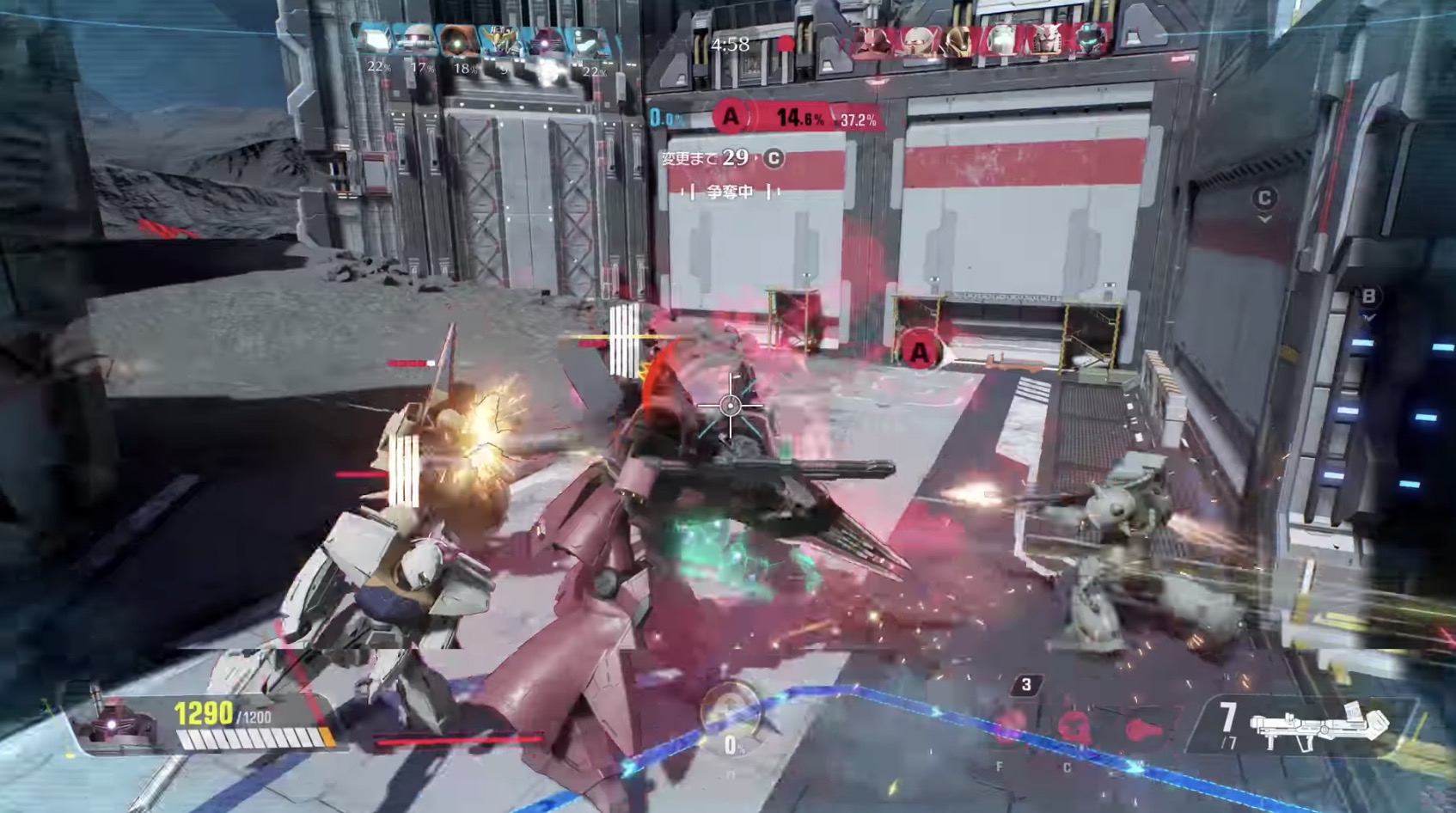Screen dimensions: 1456x813
Task: Activate the rightmost red skill icon
Action: (x=1144, y=729)
